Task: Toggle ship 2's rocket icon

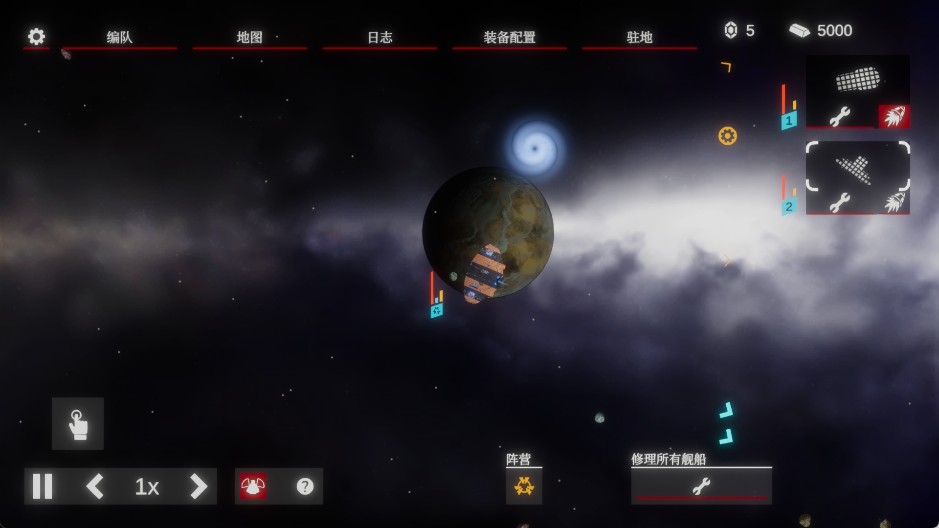Action: [893, 202]
